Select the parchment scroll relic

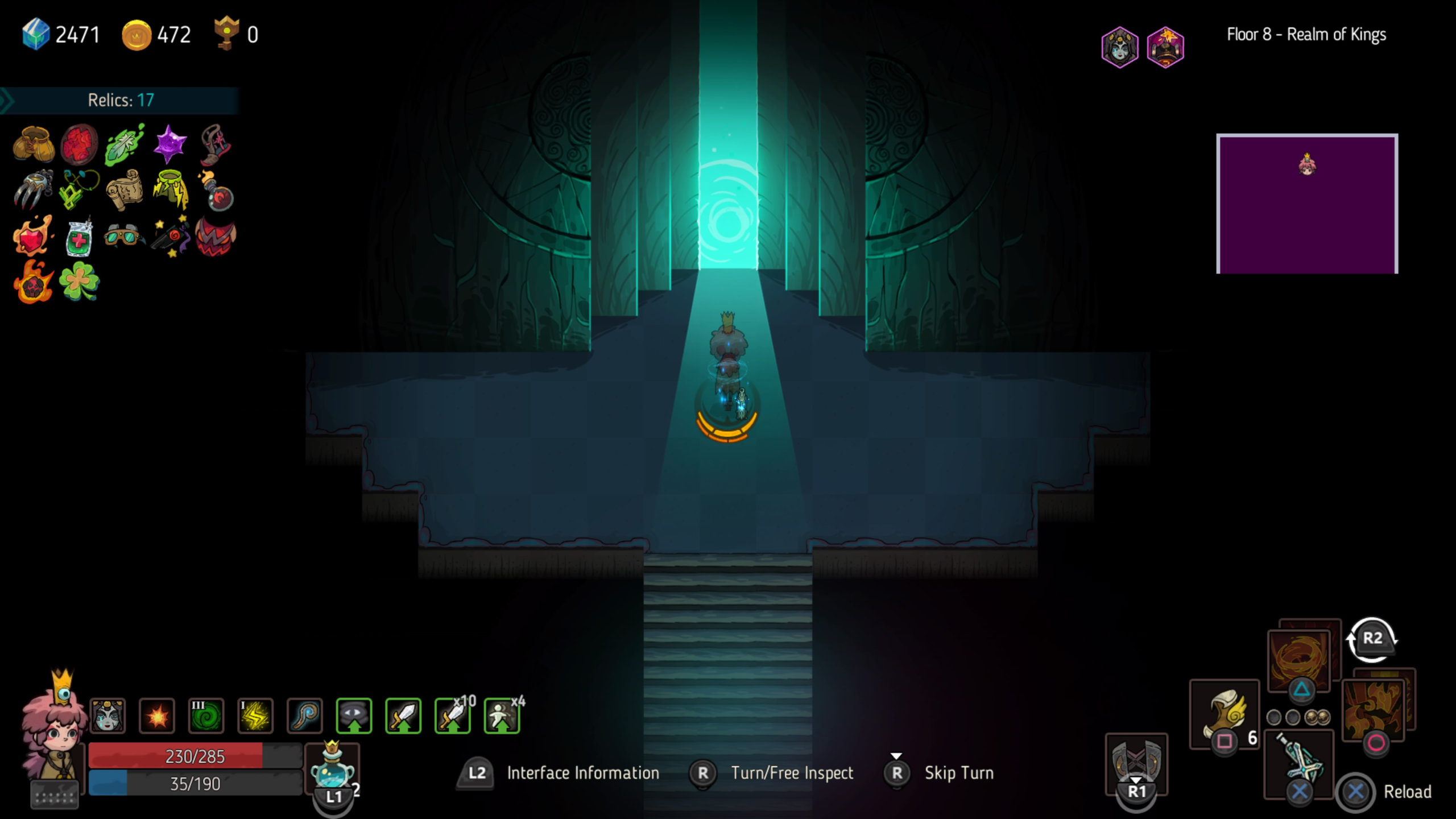coord(125,190)
